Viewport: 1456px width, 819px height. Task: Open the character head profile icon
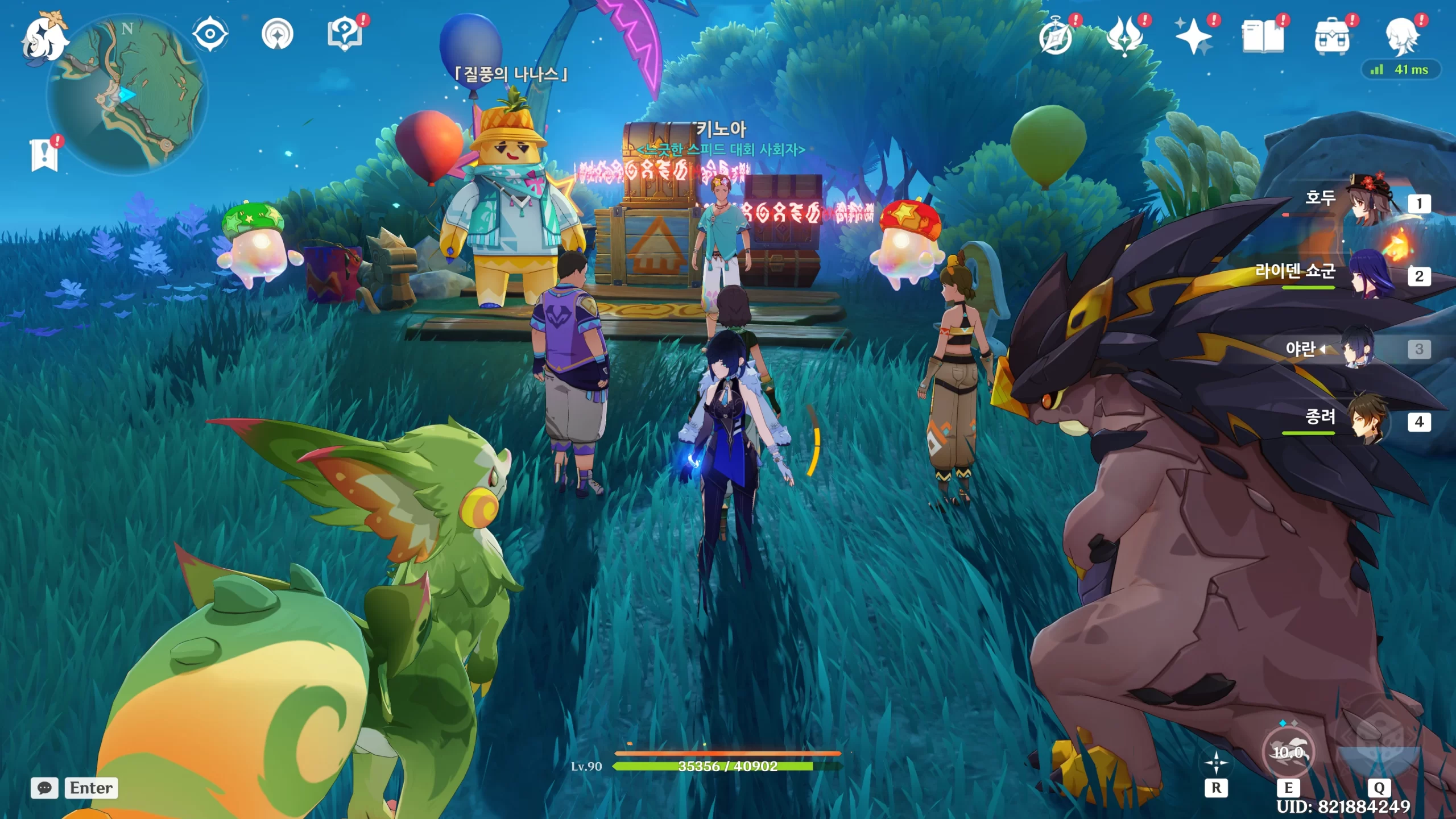1401,36
